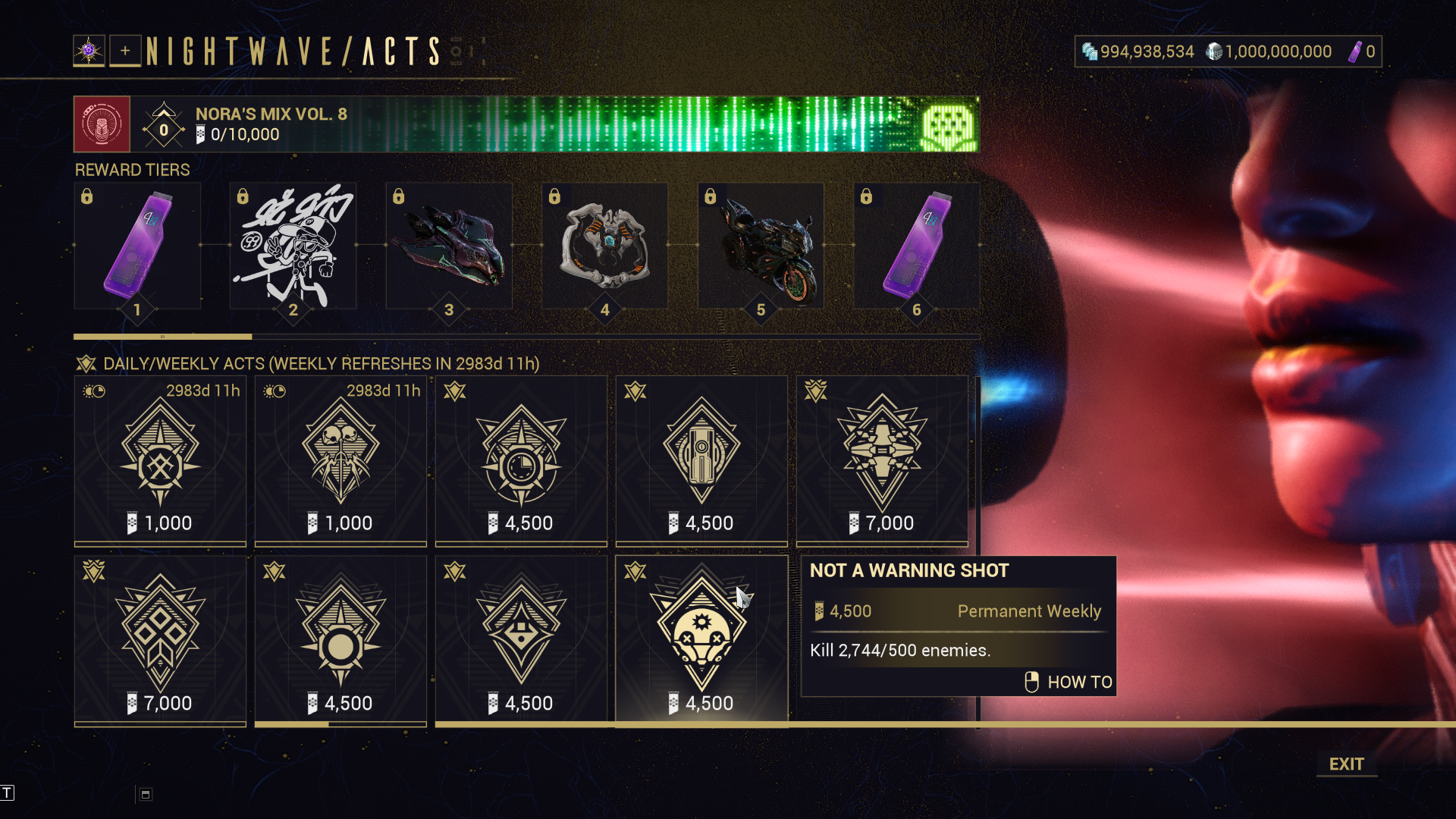Viewport: 1456px width, 819px height.
Task: Open the Nightwave emblem icon in header
Action: [x=89, y=51]
